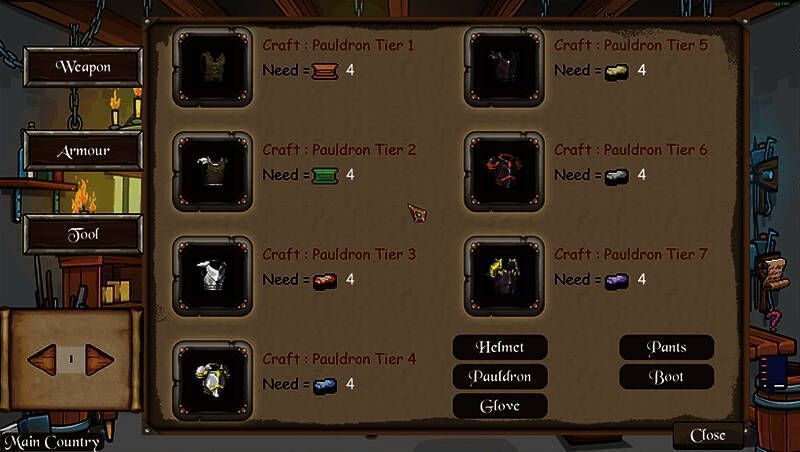Image resolution: width=800 pixels, height=452 pixels.
Task: Click the Pauldron Tier 4 craft icon
Action: pyautogui.click(x=211, y=379)
